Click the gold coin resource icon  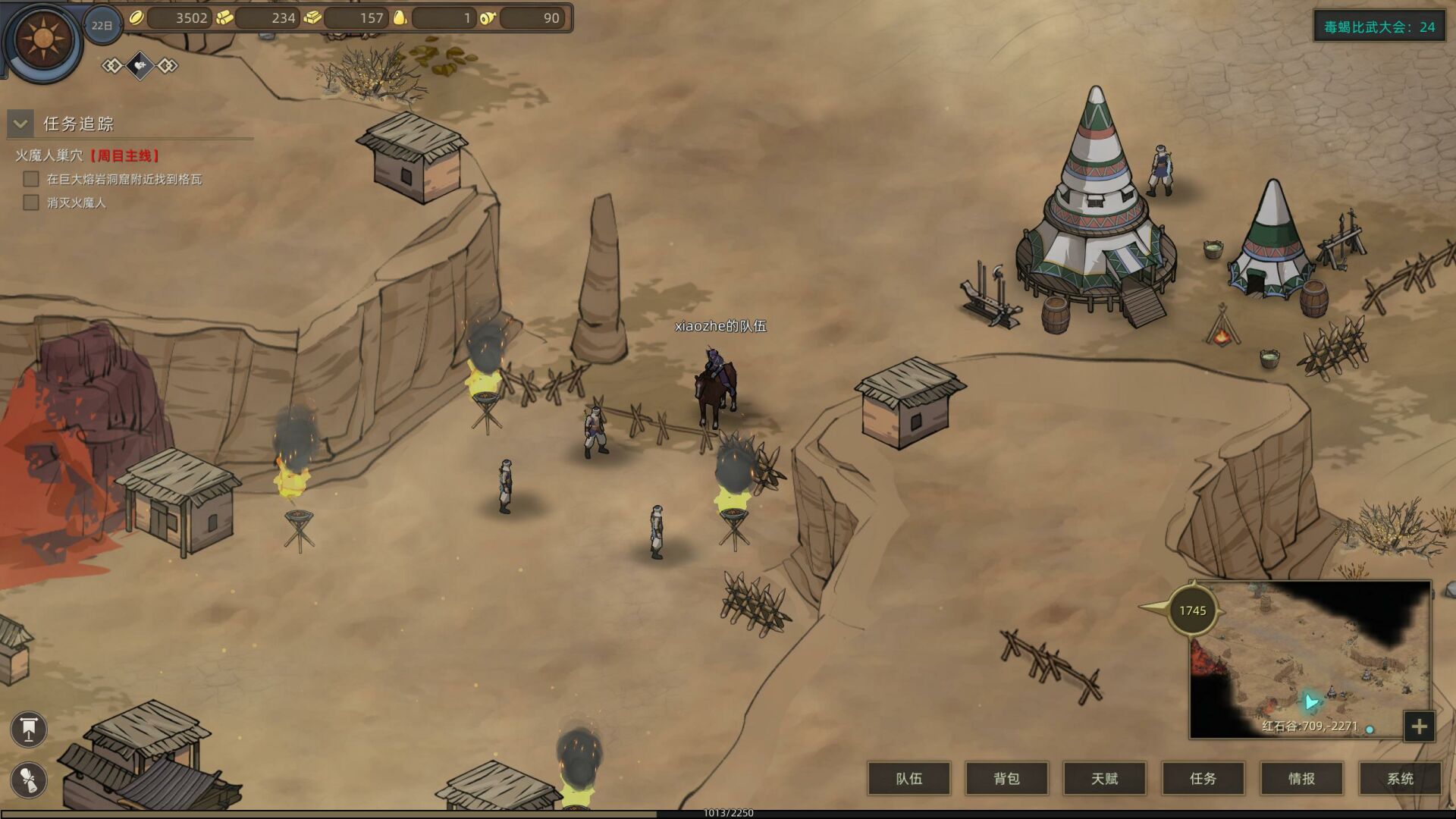pyautogui.click(x=136, y=17)
